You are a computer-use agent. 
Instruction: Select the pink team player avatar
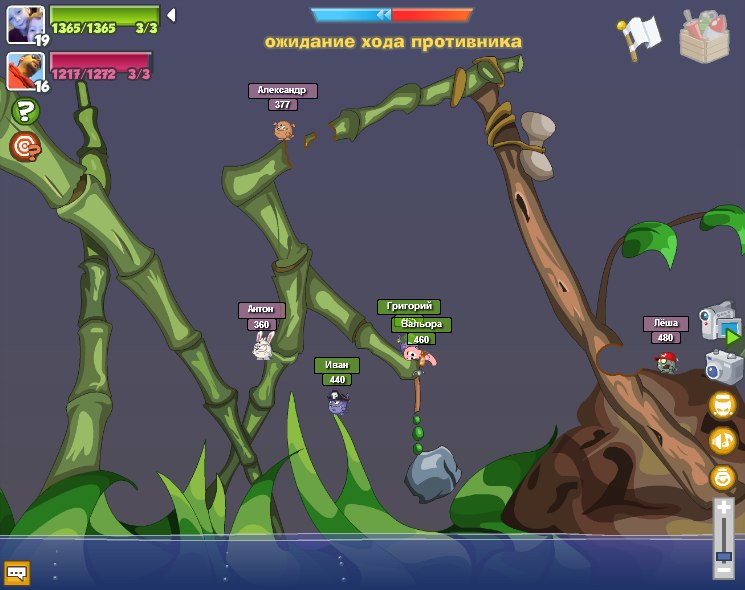pyautogui.click(x=25, y=71)
